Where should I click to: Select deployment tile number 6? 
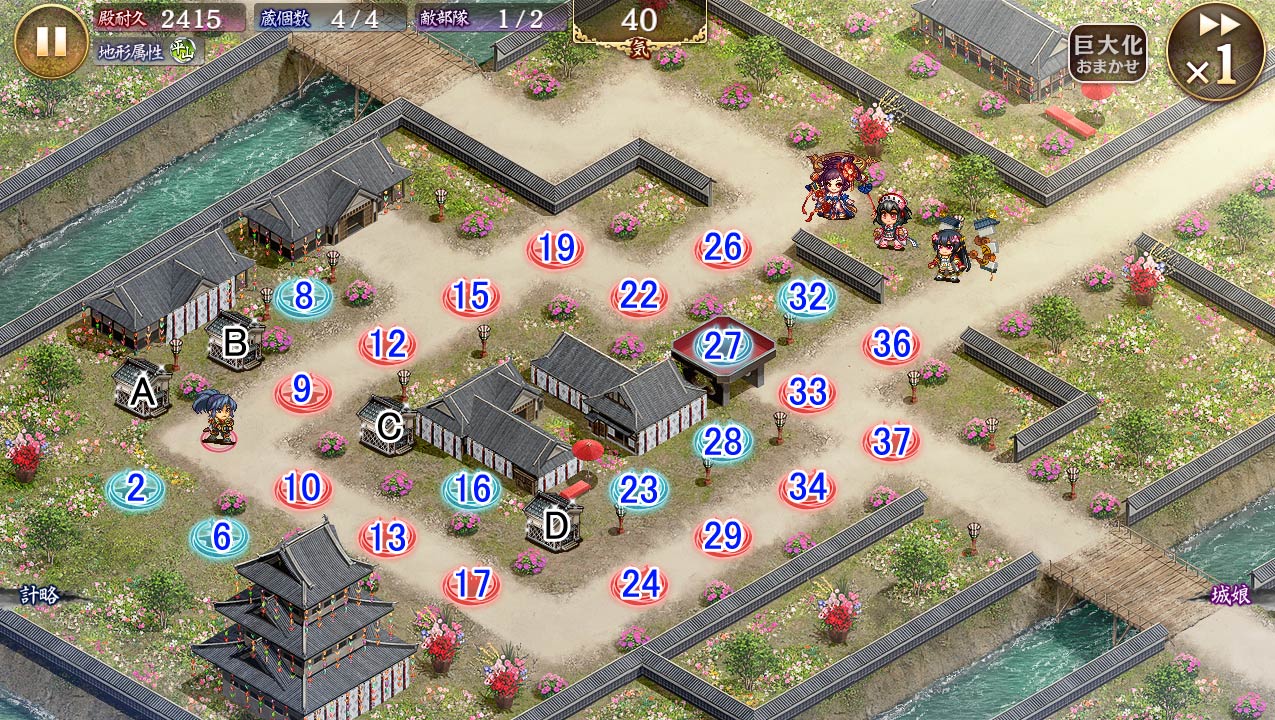coord(220,538)
